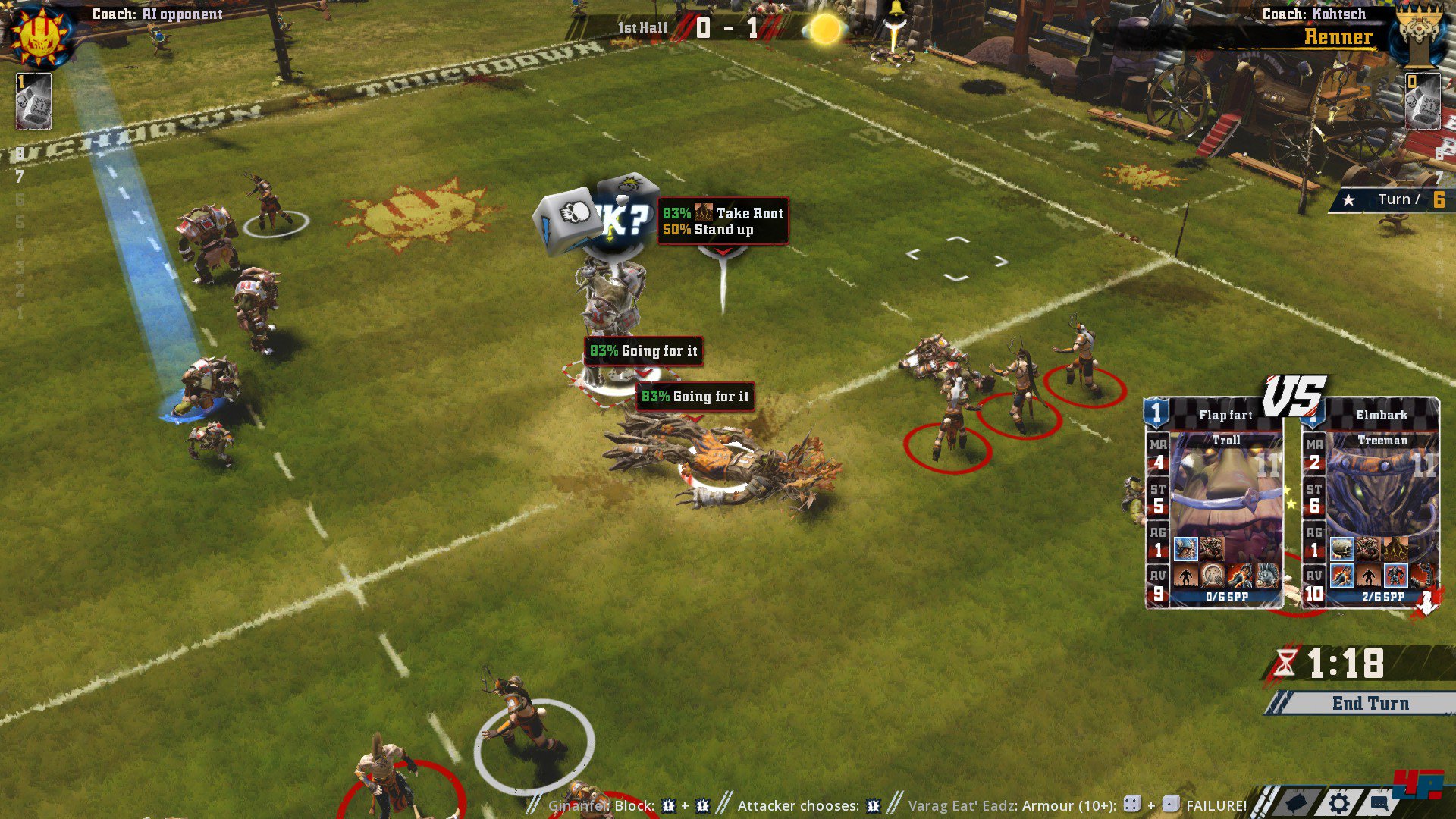Click the star icon next to the Turn counter
Image resolution: width=1456 pixels, height=819 pixels.
point(1349,199)
